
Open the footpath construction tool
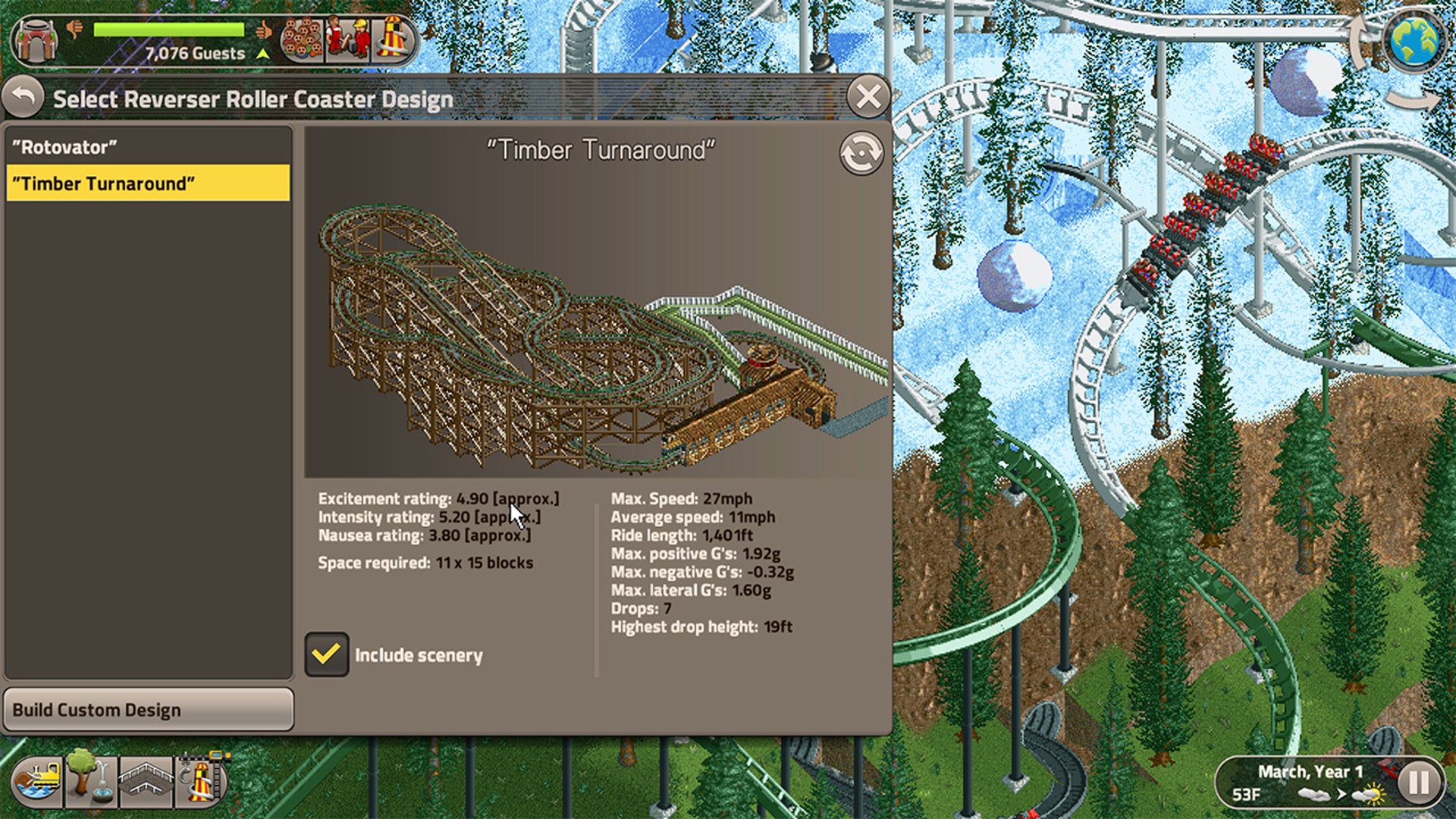(x=144, y=783)
